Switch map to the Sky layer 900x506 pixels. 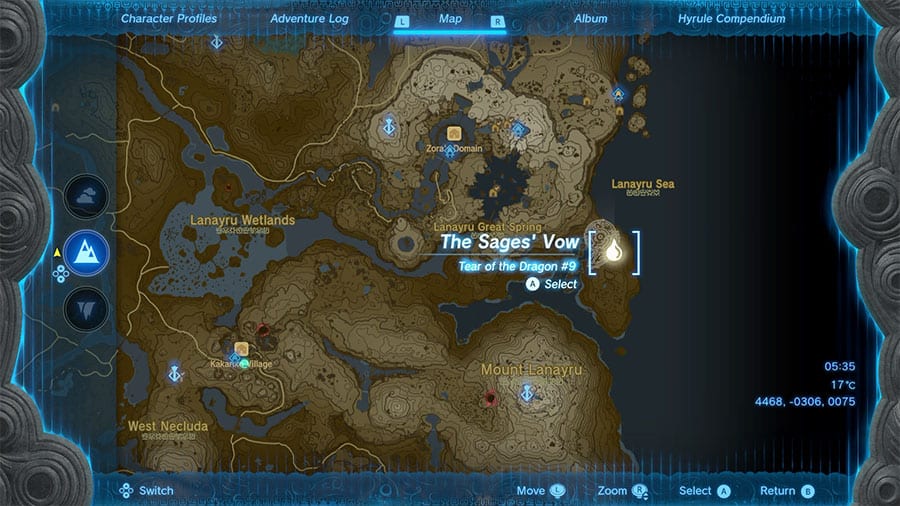point(86,196)
